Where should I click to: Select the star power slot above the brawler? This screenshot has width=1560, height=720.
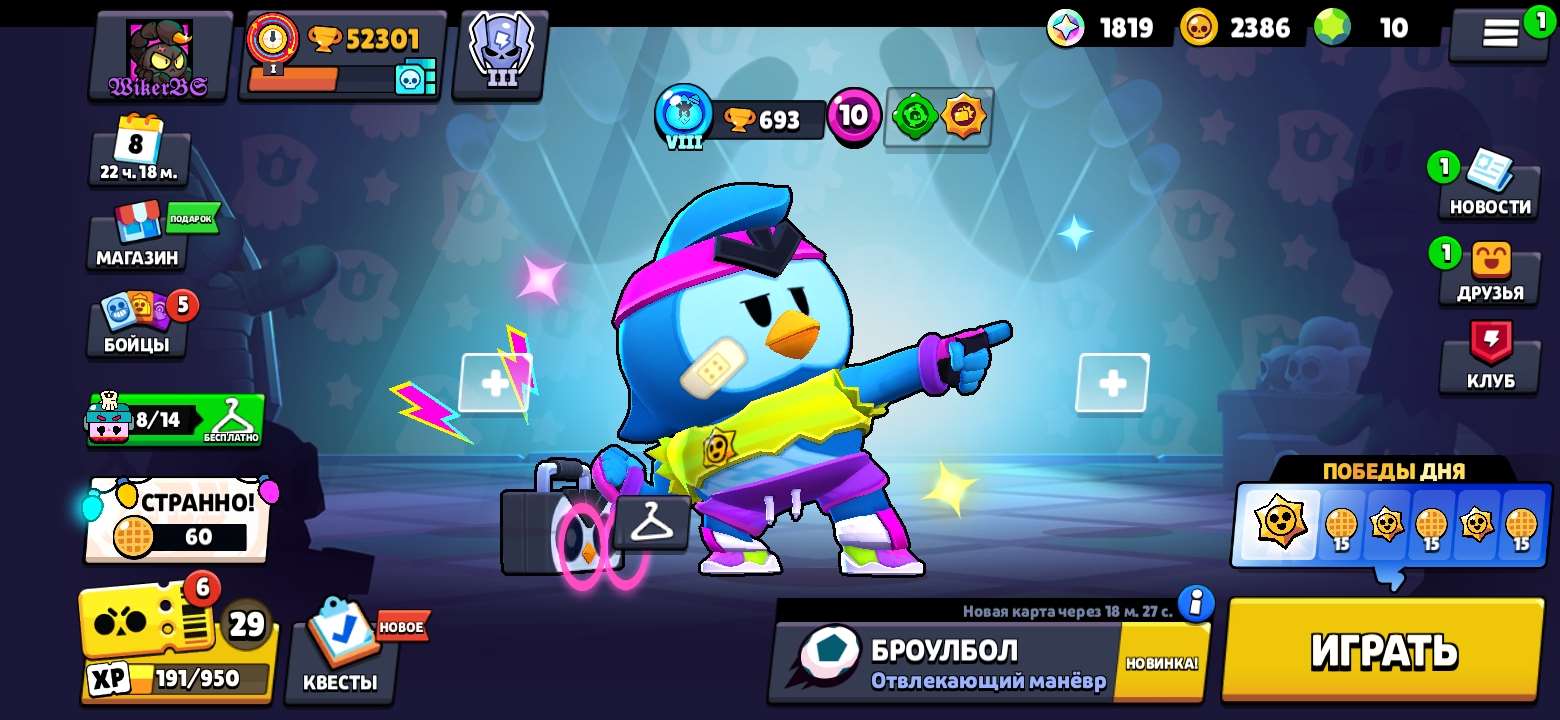965,117
